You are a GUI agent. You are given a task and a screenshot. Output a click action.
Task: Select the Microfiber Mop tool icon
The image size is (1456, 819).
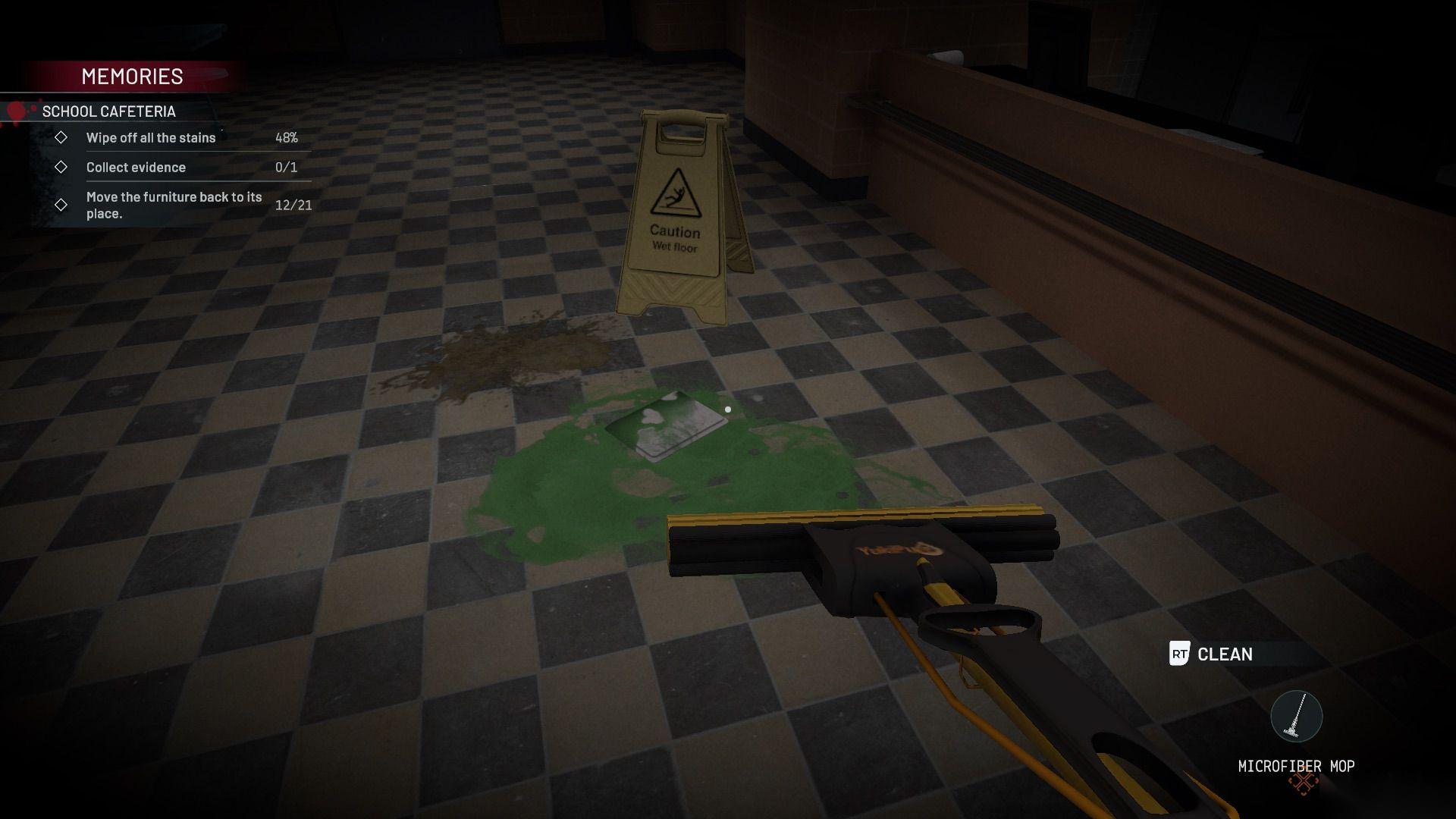tap(1296, 717)
